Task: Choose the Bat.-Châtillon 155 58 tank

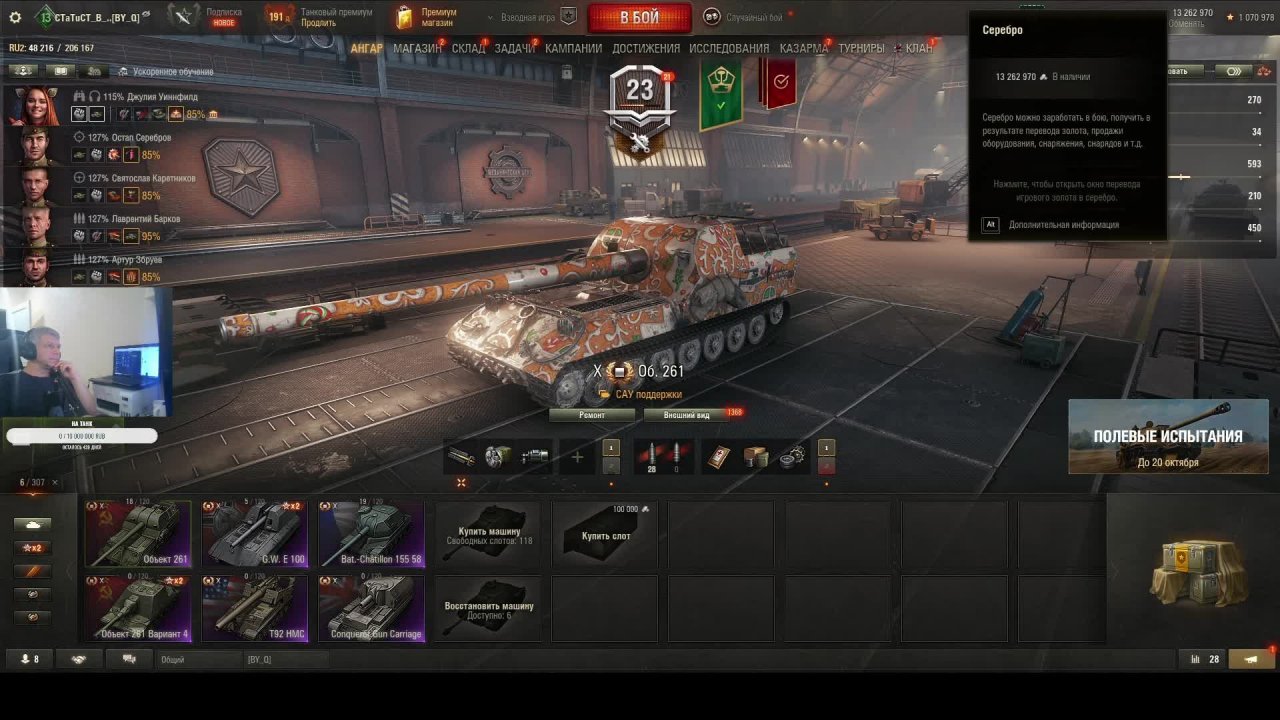Action: 371,534
